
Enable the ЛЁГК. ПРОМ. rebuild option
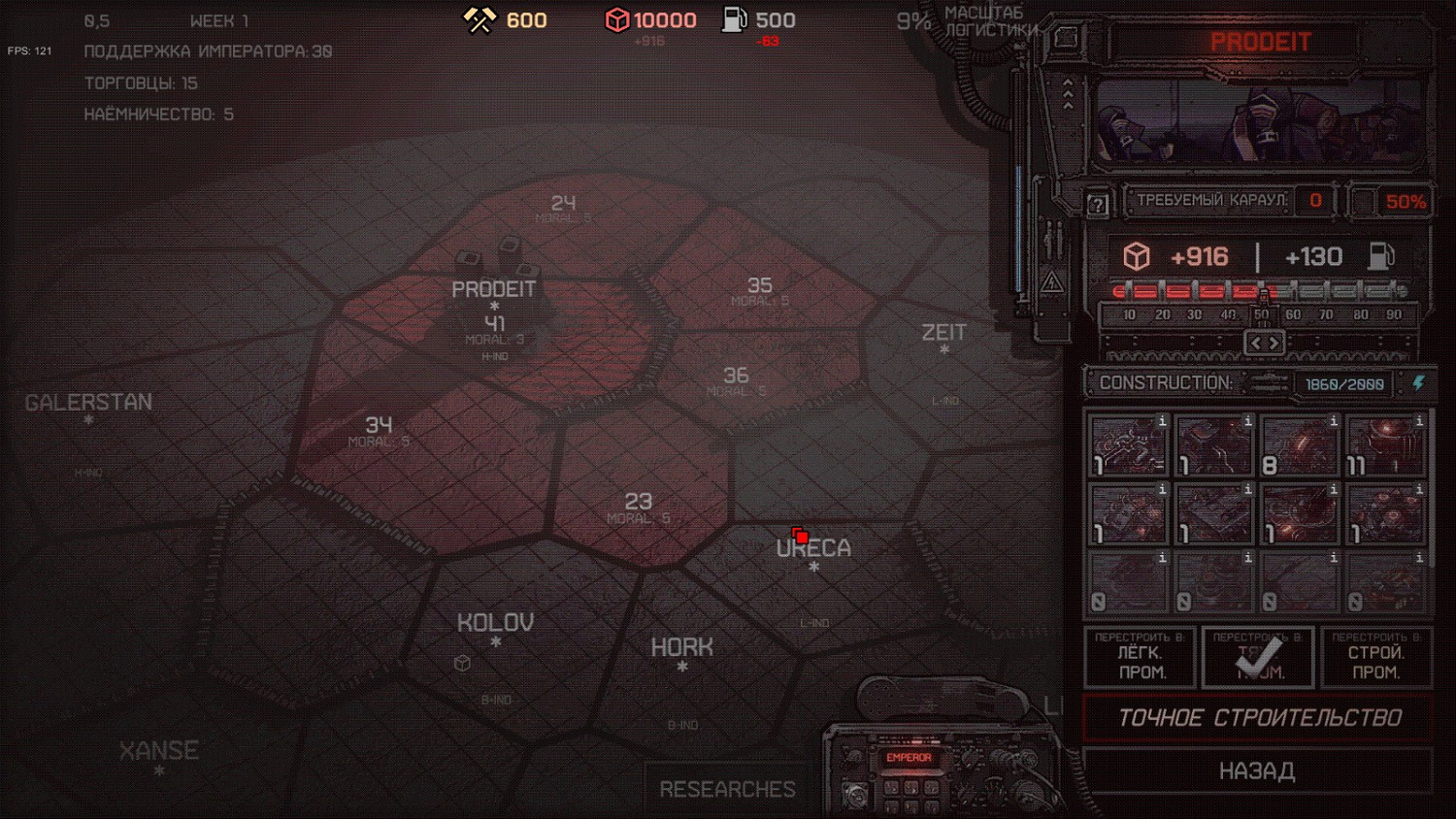coord(1139,658)
